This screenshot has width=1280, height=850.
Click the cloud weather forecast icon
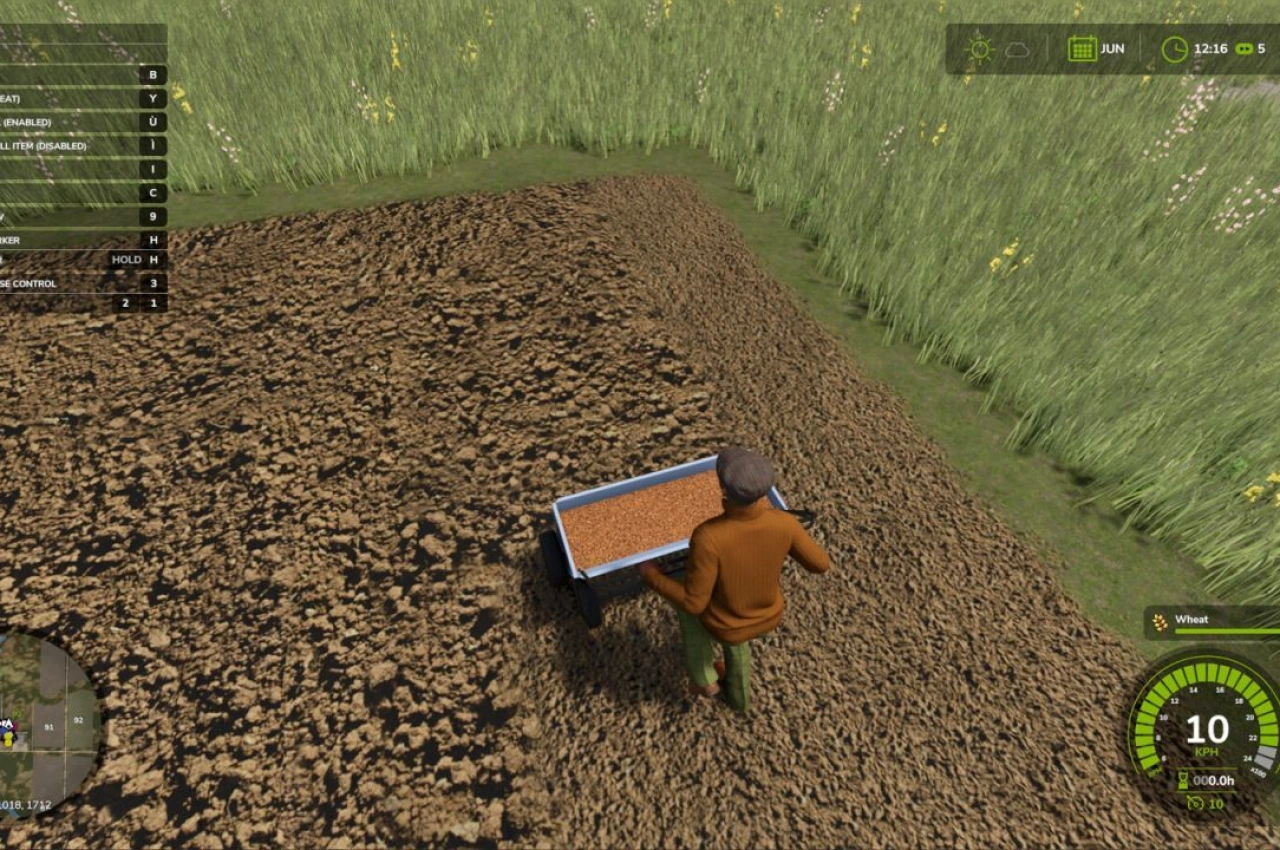1018,47
